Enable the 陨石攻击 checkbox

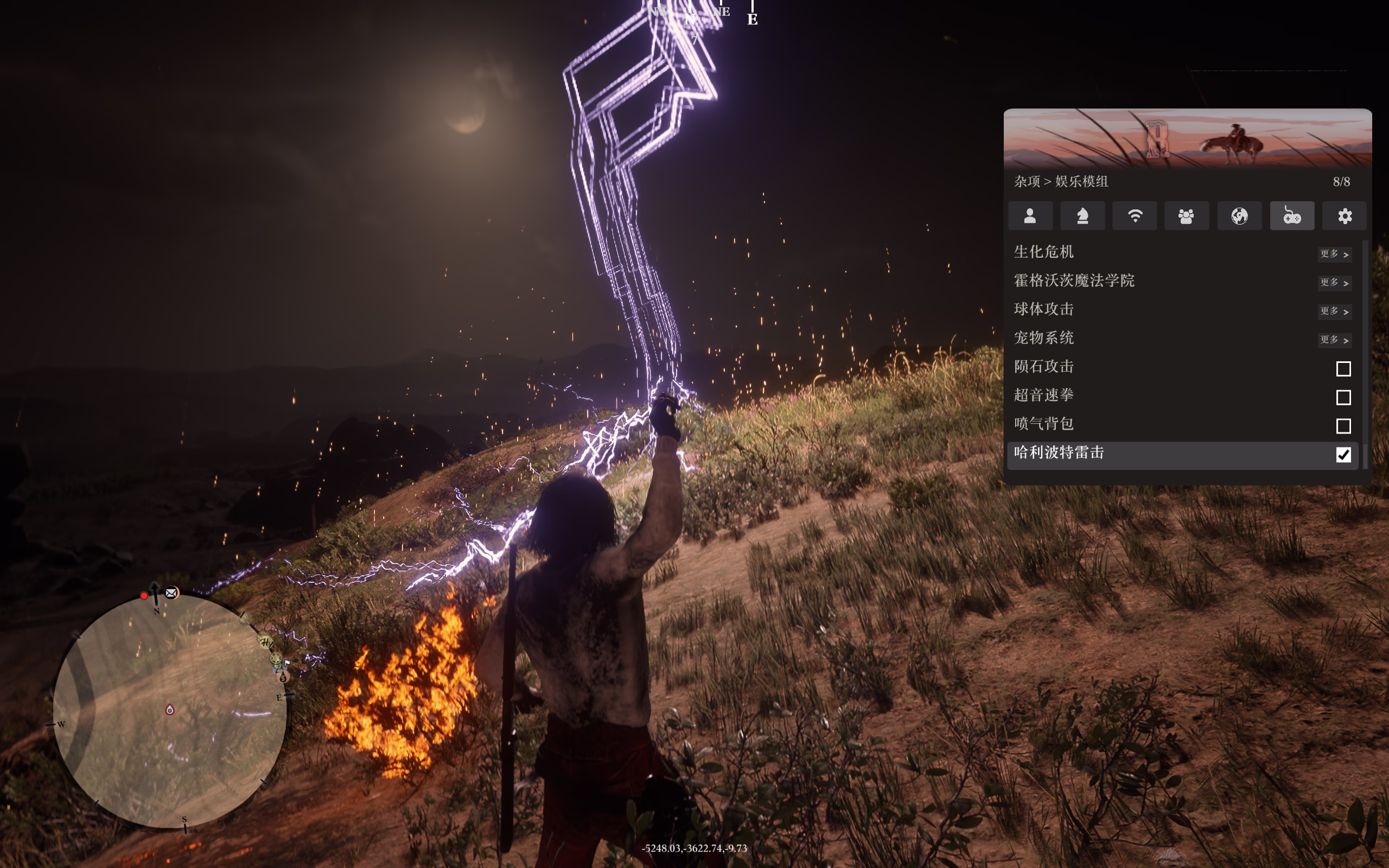point(1343,368)
